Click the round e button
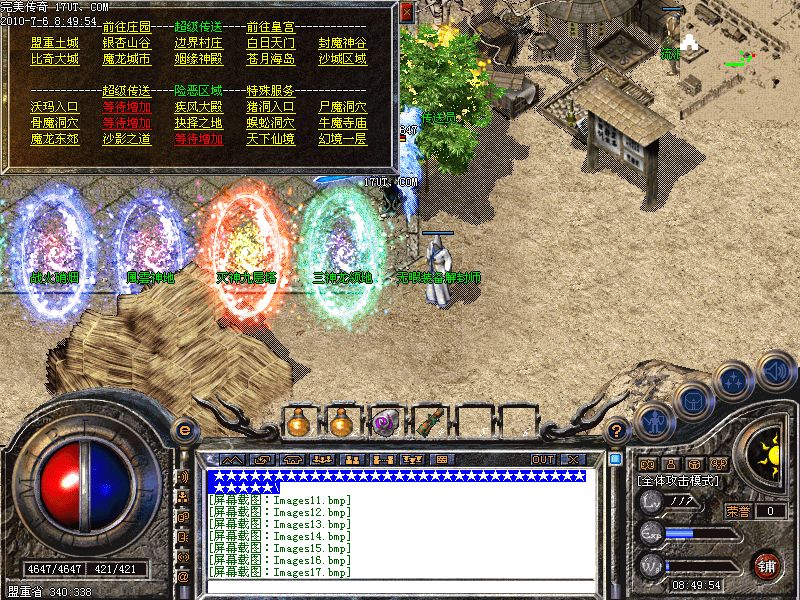 coord(183,431)
